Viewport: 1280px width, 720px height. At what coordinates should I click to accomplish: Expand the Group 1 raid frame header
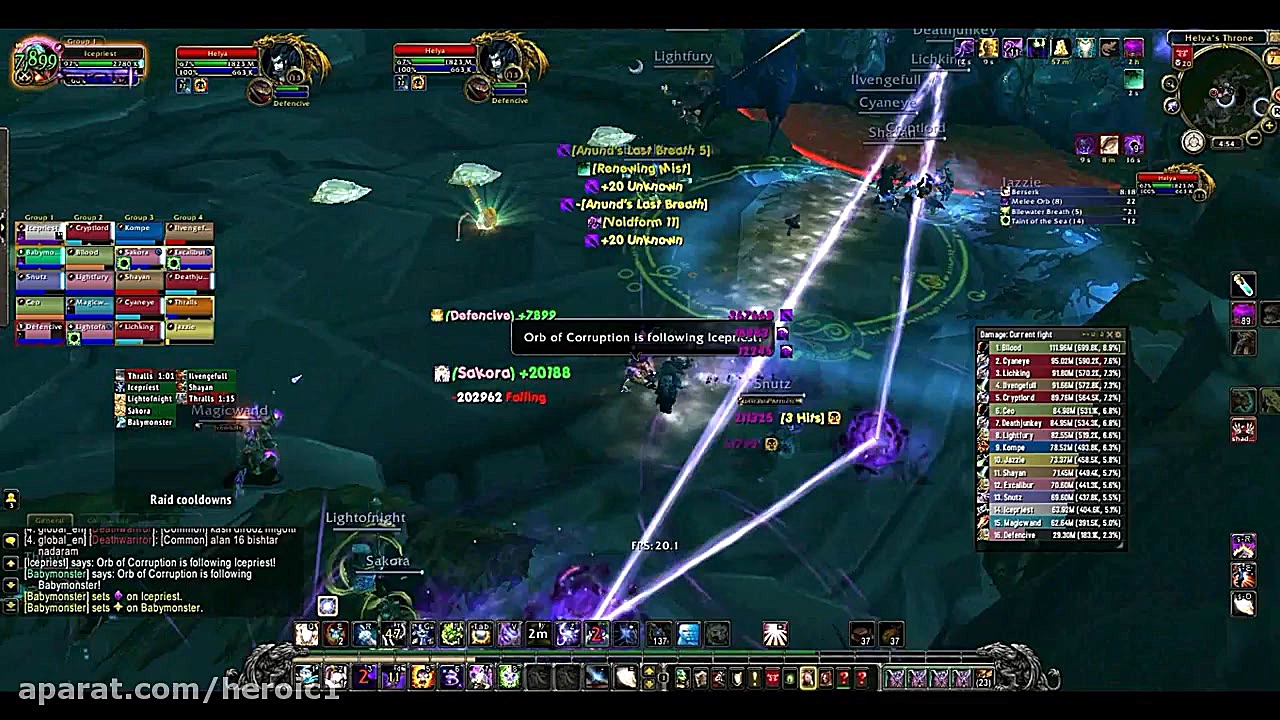[x=39, y=216]
